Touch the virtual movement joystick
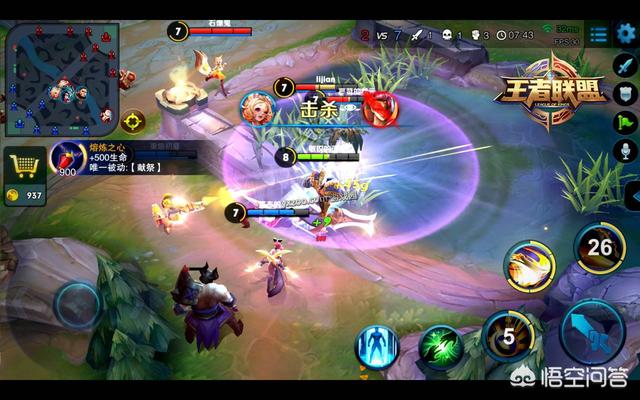Viewport: 640px width, 400px height. point(76,305)
